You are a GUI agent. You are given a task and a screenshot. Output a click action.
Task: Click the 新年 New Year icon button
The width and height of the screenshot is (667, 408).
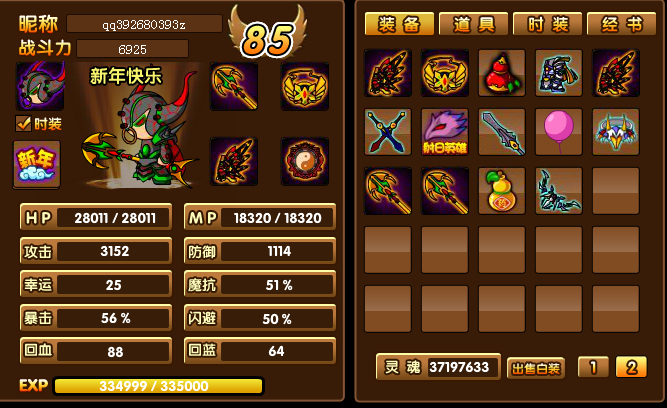(x=37, y=164)
